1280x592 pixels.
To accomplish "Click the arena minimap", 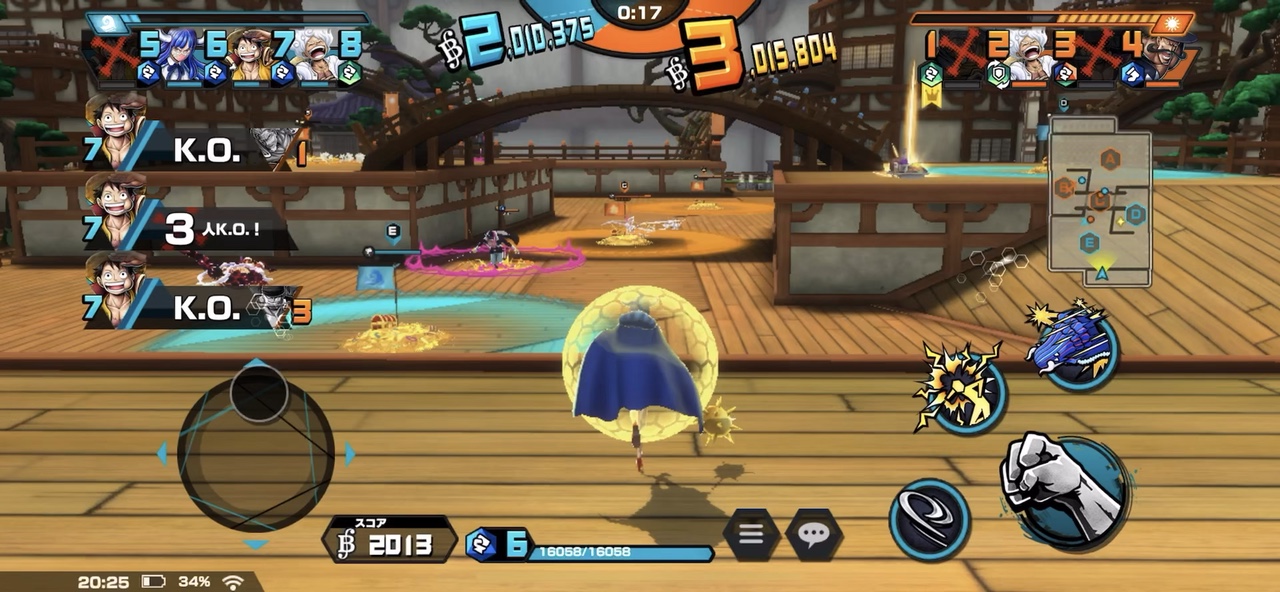I will pos(1100,202).
